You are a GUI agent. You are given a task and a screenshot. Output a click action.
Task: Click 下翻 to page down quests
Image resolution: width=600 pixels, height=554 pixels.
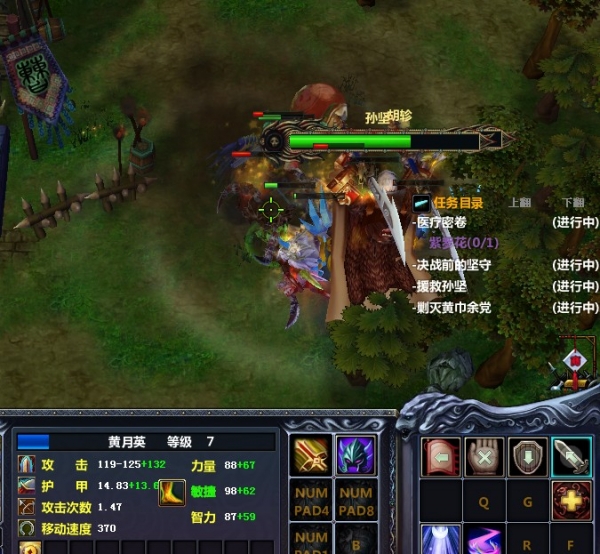point(573,202)
